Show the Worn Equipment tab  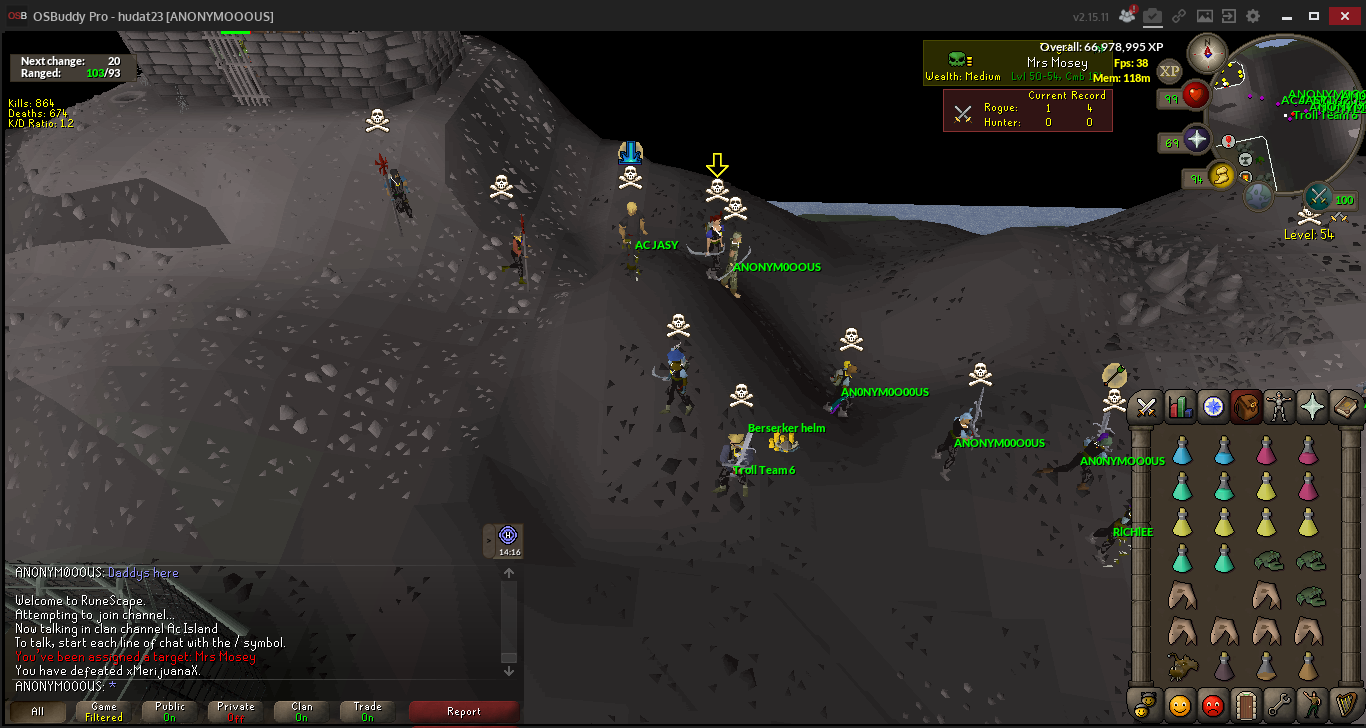(x=1279, y=406)
